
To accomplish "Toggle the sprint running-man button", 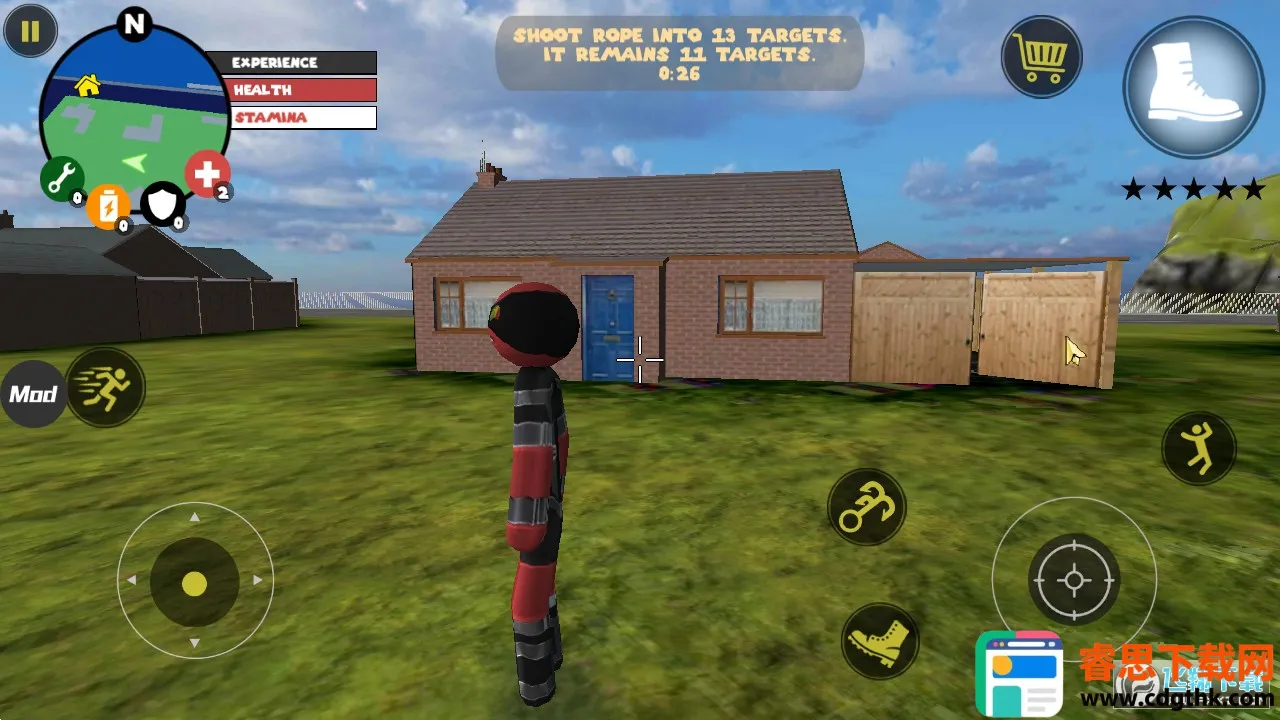I will (106, 387).
